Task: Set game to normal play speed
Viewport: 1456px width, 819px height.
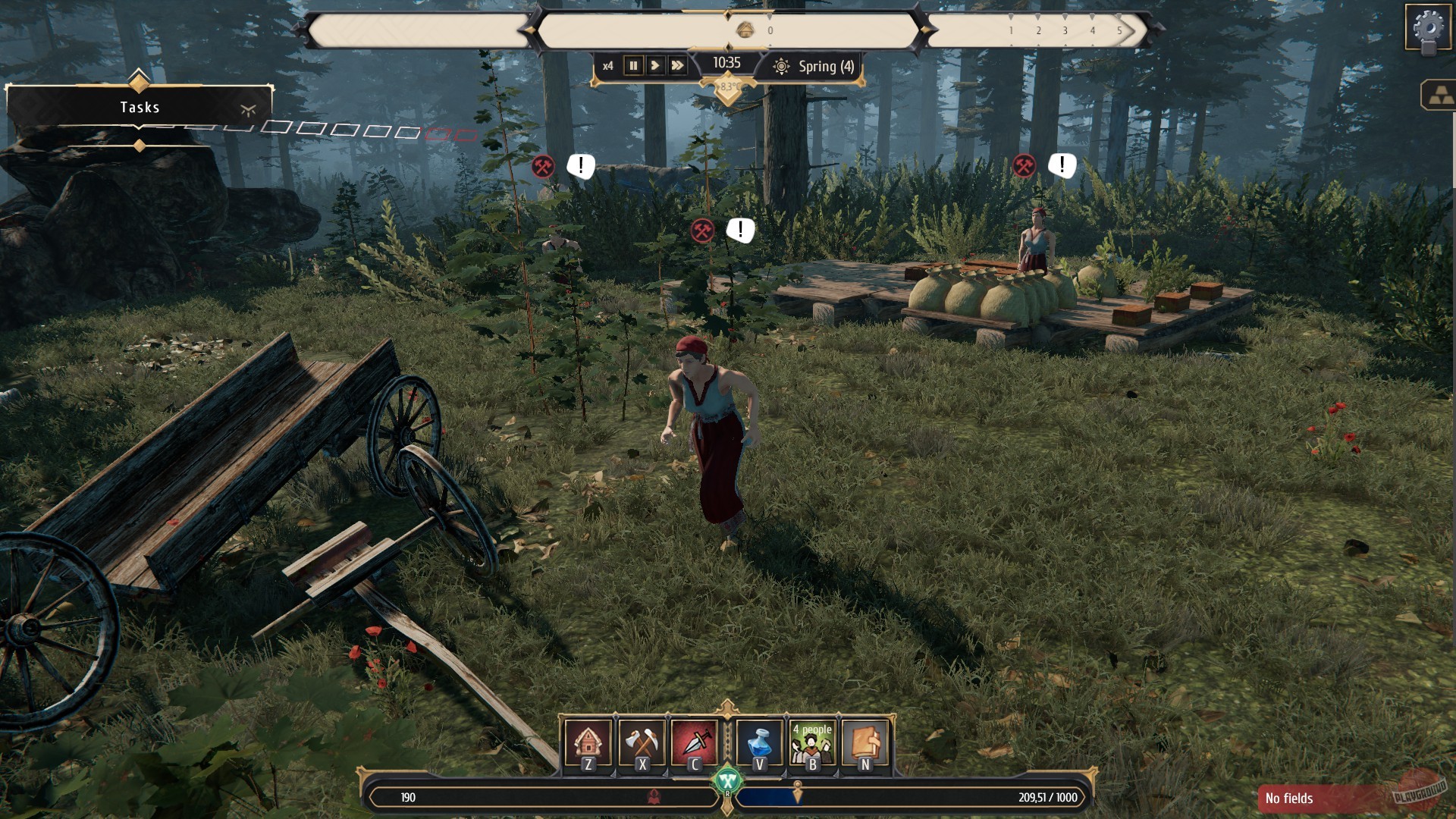Action: coord(655,66)
